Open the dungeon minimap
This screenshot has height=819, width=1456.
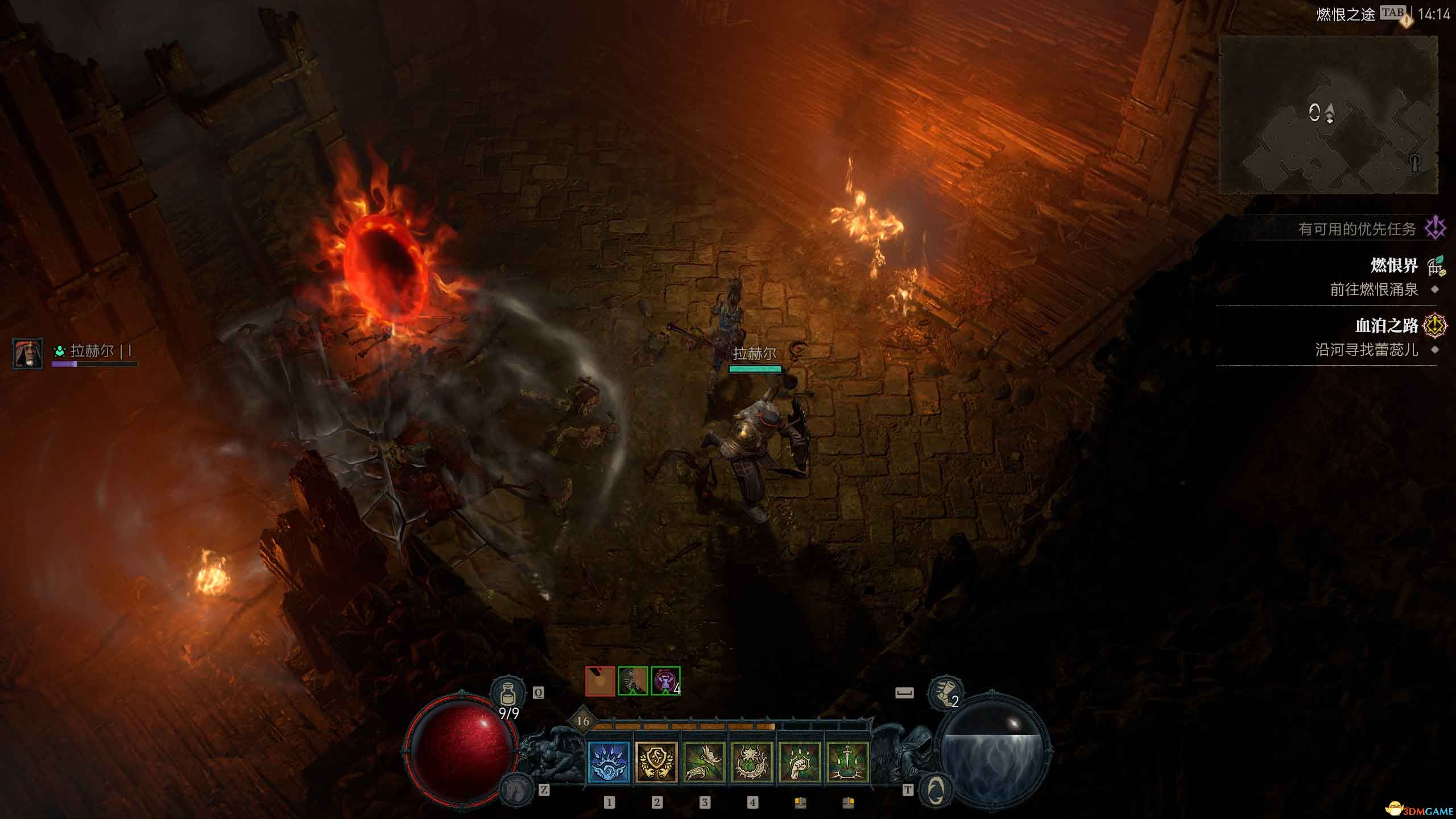click(1328, 114)
